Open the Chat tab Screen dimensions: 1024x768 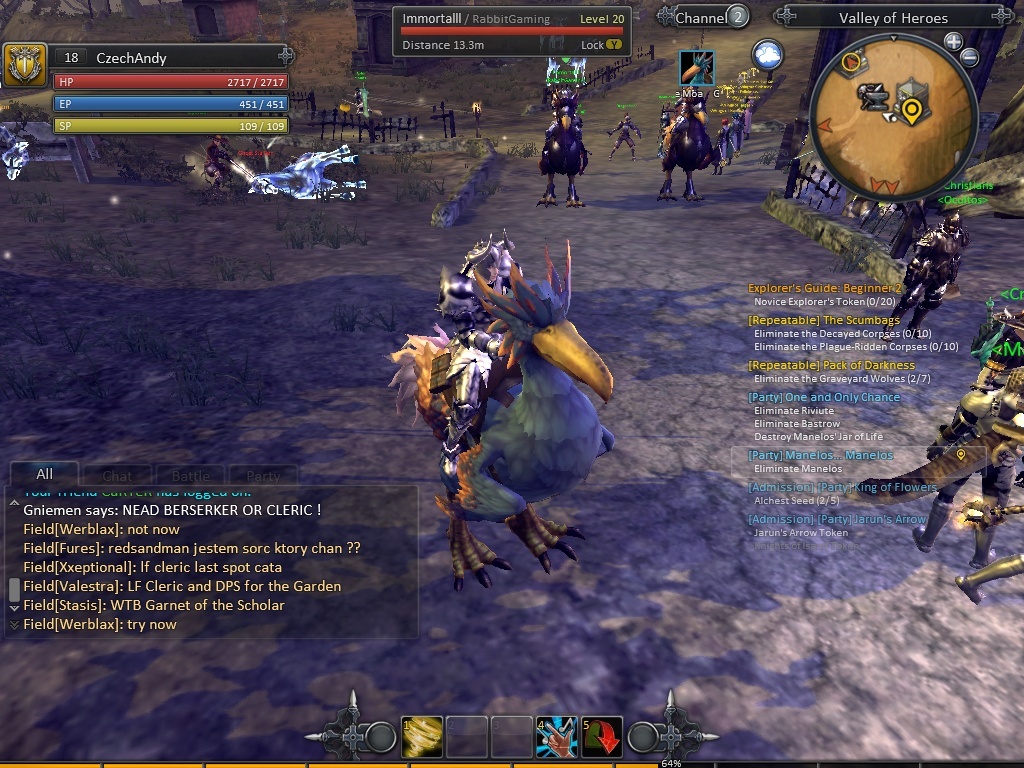pyautogui.click(x=117, y=477)
